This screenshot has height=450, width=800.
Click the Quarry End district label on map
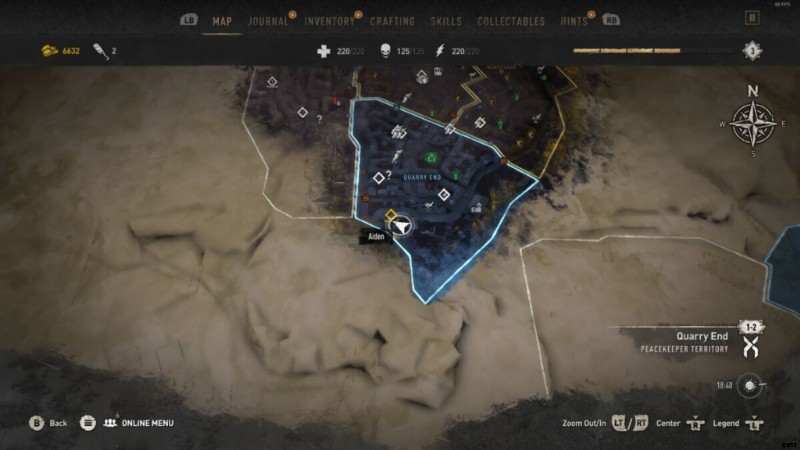tap(421, 177)
